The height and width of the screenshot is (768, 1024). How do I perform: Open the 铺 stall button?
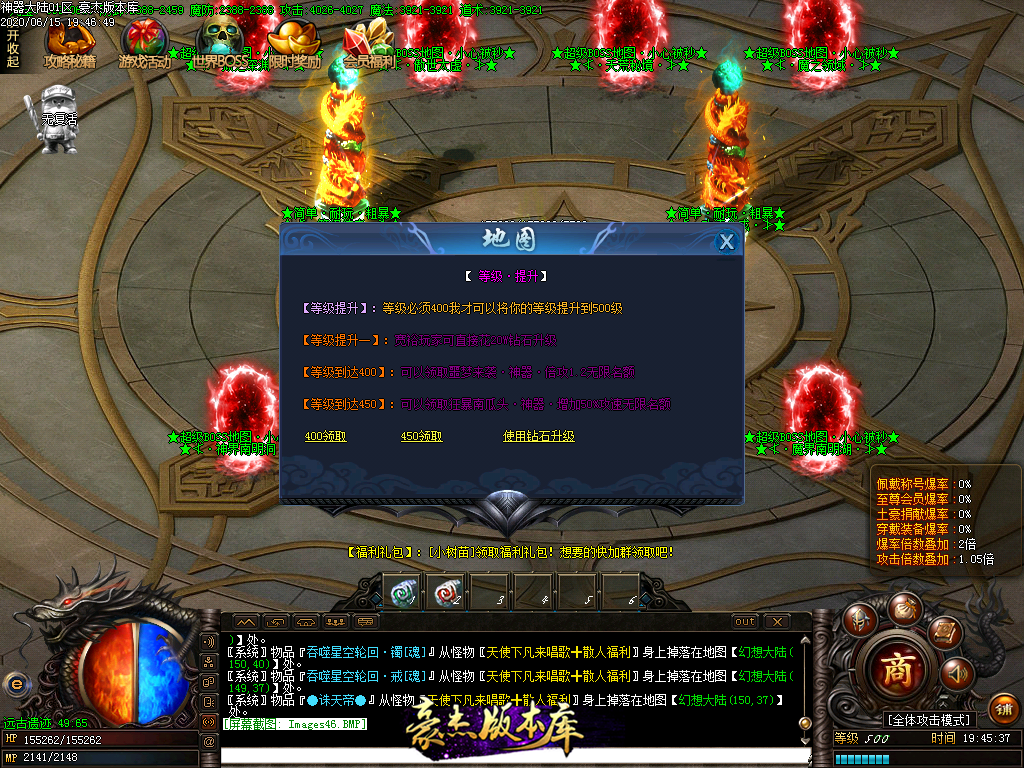[1004, 709]
